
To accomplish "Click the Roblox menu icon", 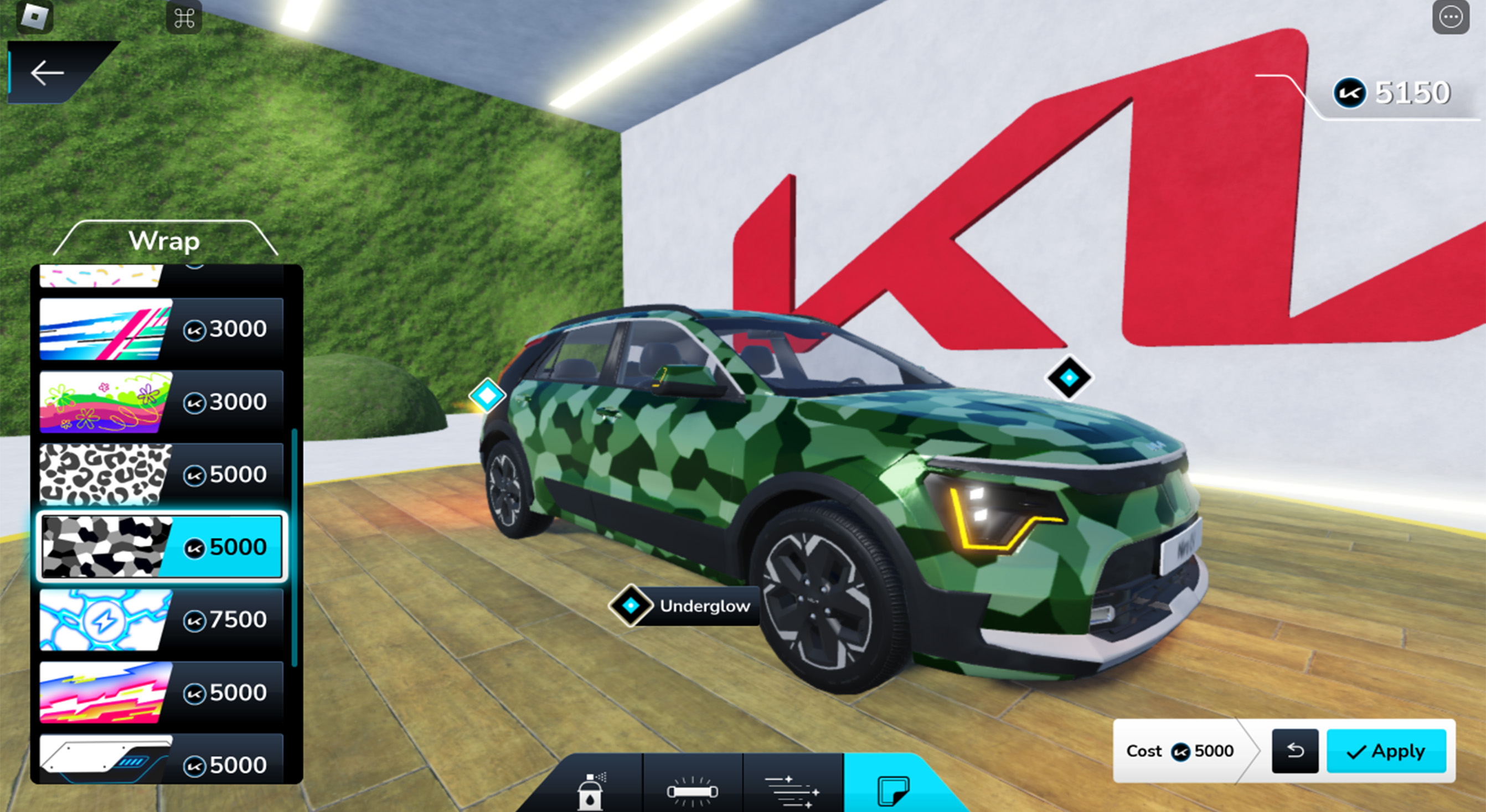I will pos(36,17).
